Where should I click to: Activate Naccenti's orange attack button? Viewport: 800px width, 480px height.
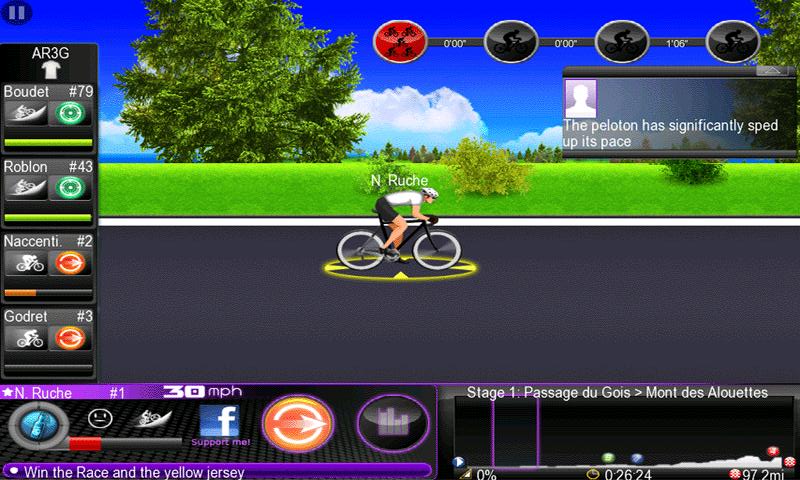click(71, 263)
